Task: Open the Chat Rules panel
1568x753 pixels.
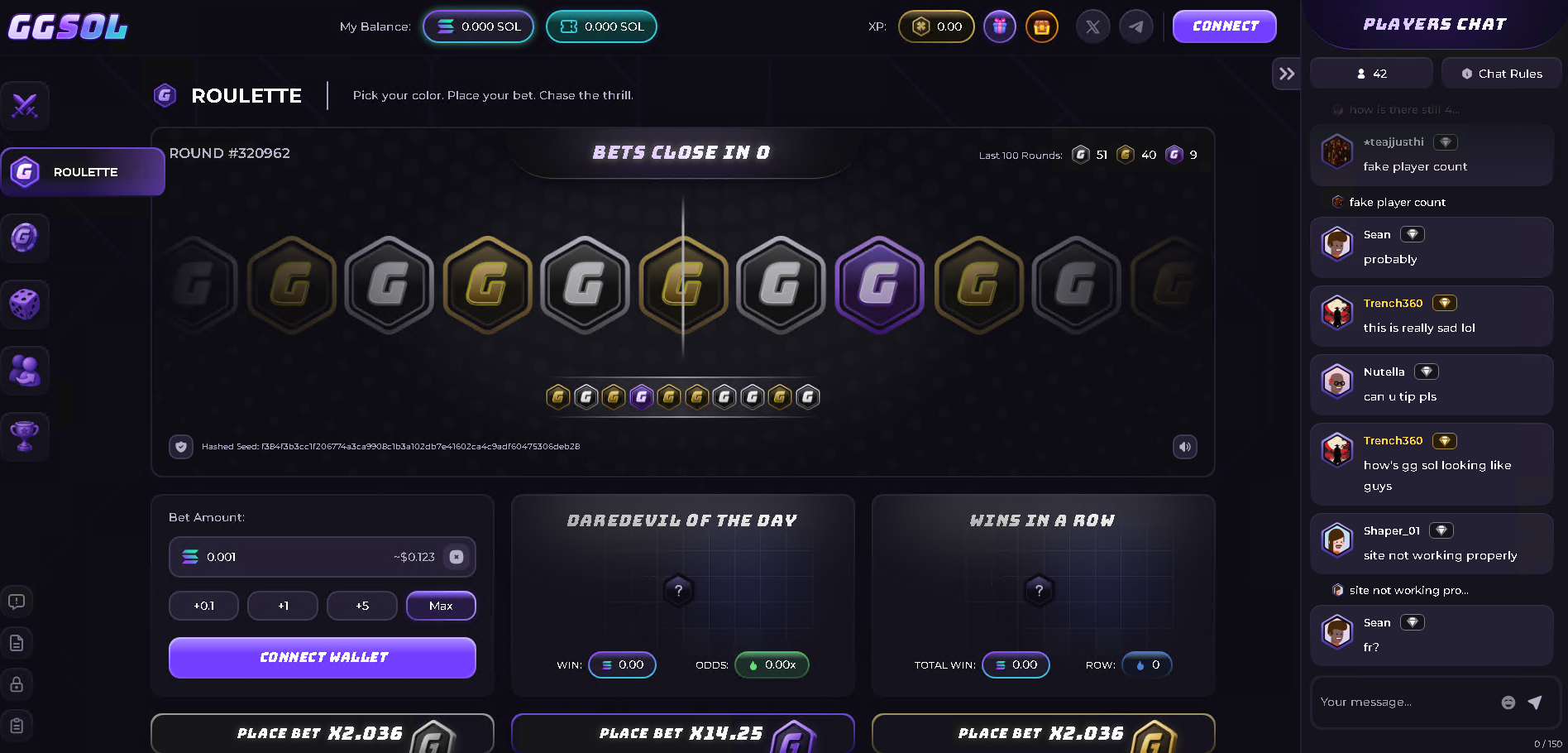Action: point(1501,73)
